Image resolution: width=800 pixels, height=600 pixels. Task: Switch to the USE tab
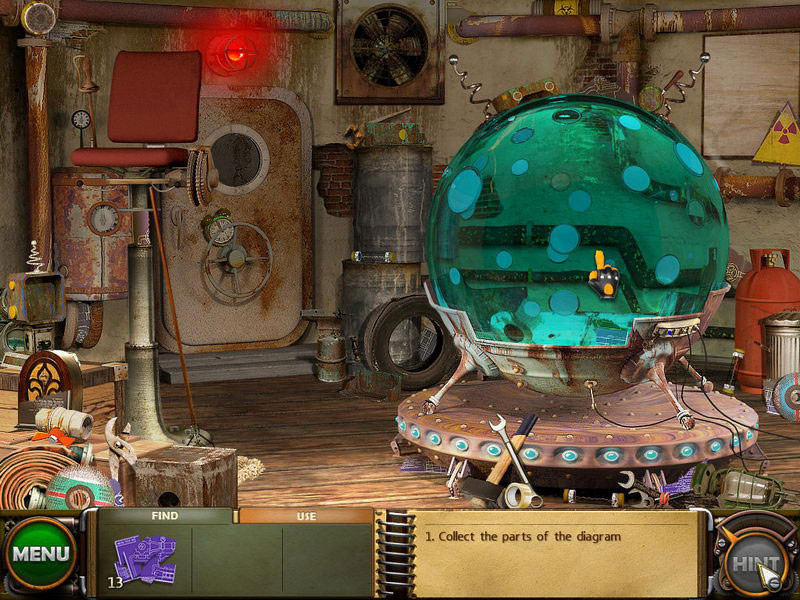pyautogui.click(x=306, y=516)
